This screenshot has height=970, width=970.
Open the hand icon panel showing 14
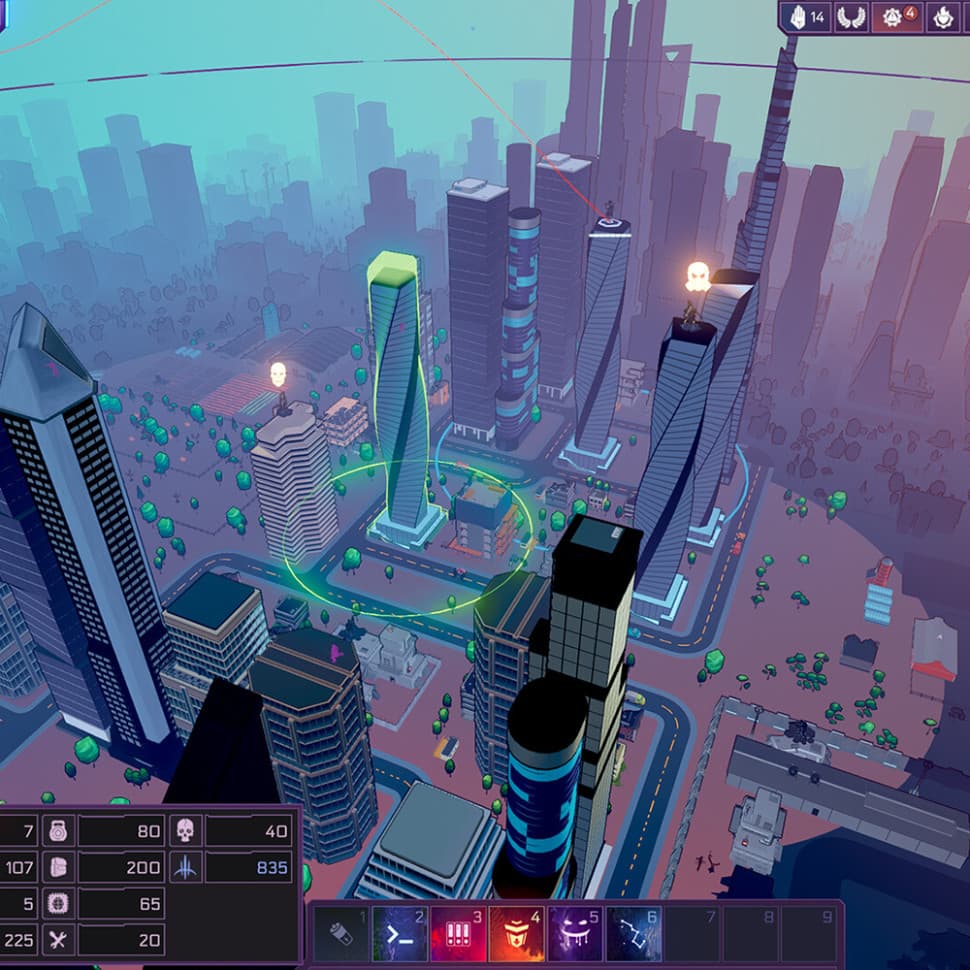[x=807, y=17]
